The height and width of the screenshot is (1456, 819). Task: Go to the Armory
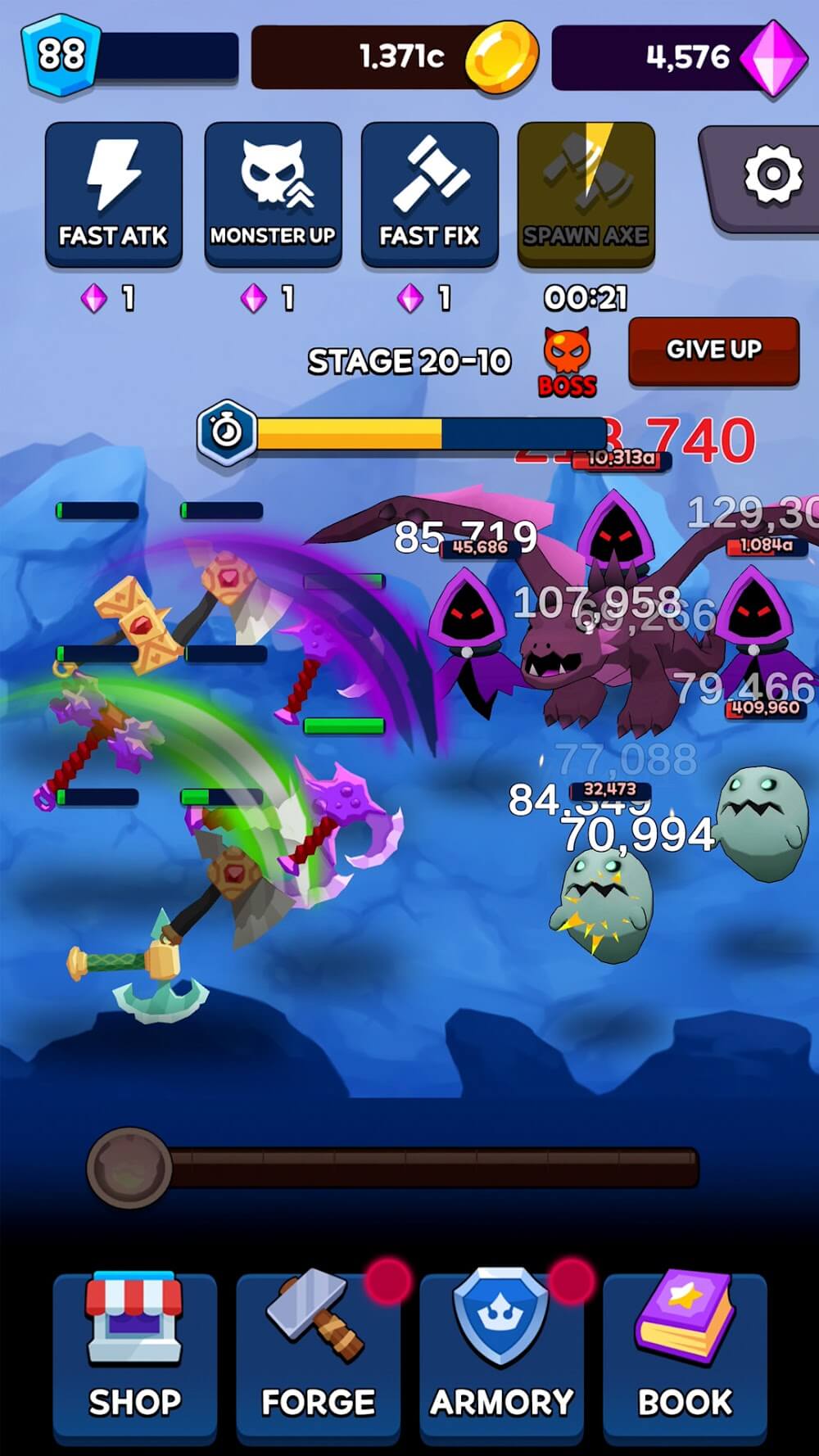pyautogui.click(x=501, y=1357)
